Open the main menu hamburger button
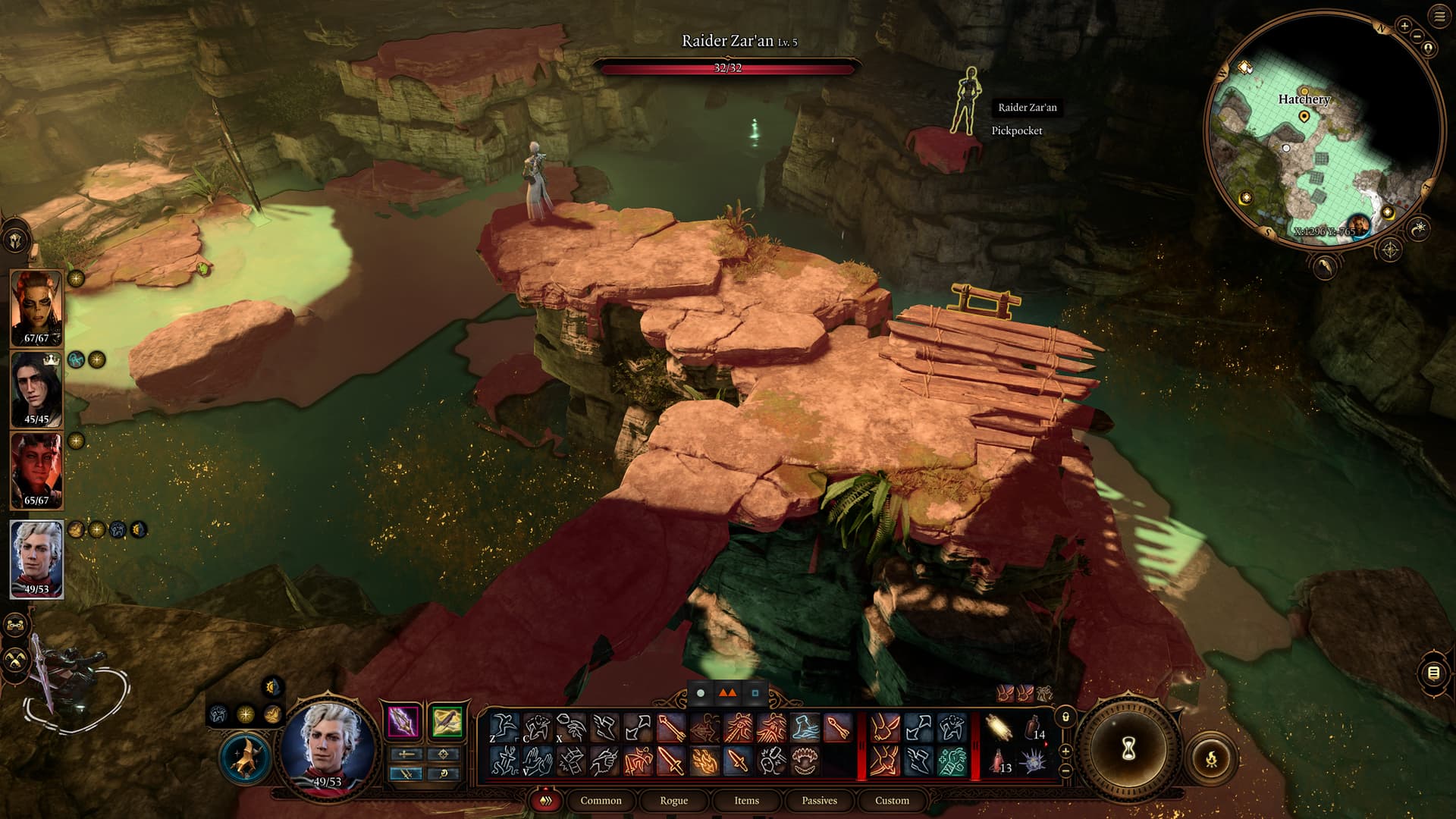1456x819 pixels. tap(1439, 17)
